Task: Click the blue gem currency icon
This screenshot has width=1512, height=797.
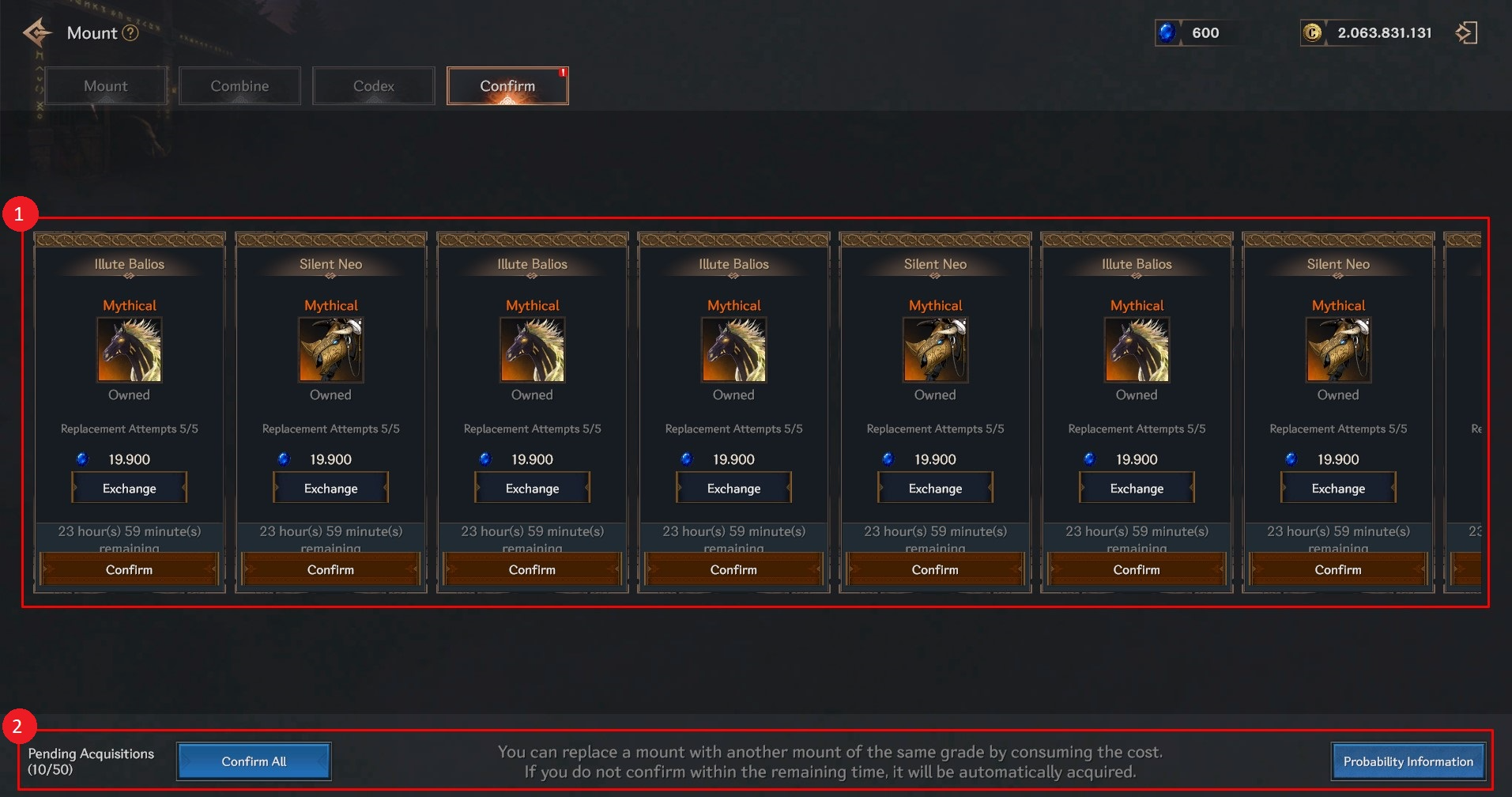Action: 1167,33
